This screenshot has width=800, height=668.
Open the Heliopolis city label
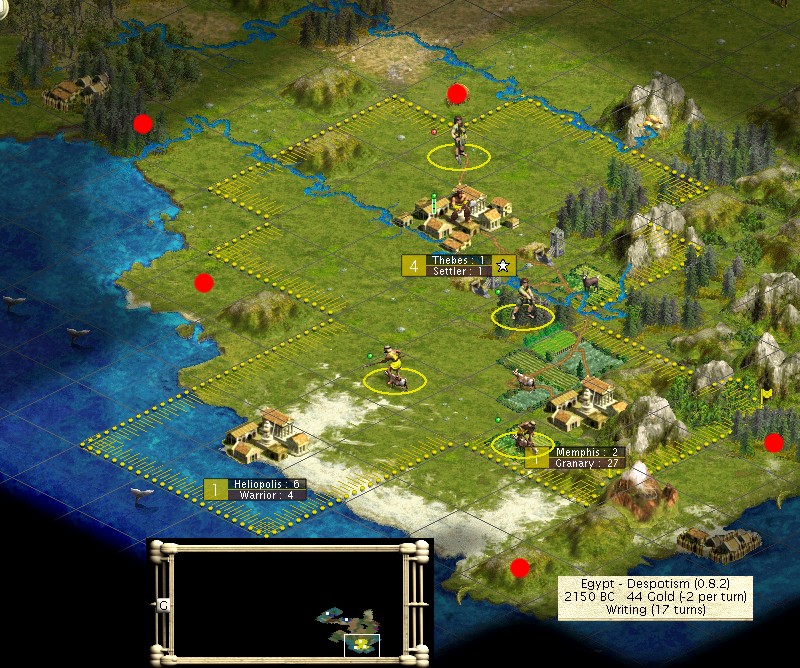265,489
